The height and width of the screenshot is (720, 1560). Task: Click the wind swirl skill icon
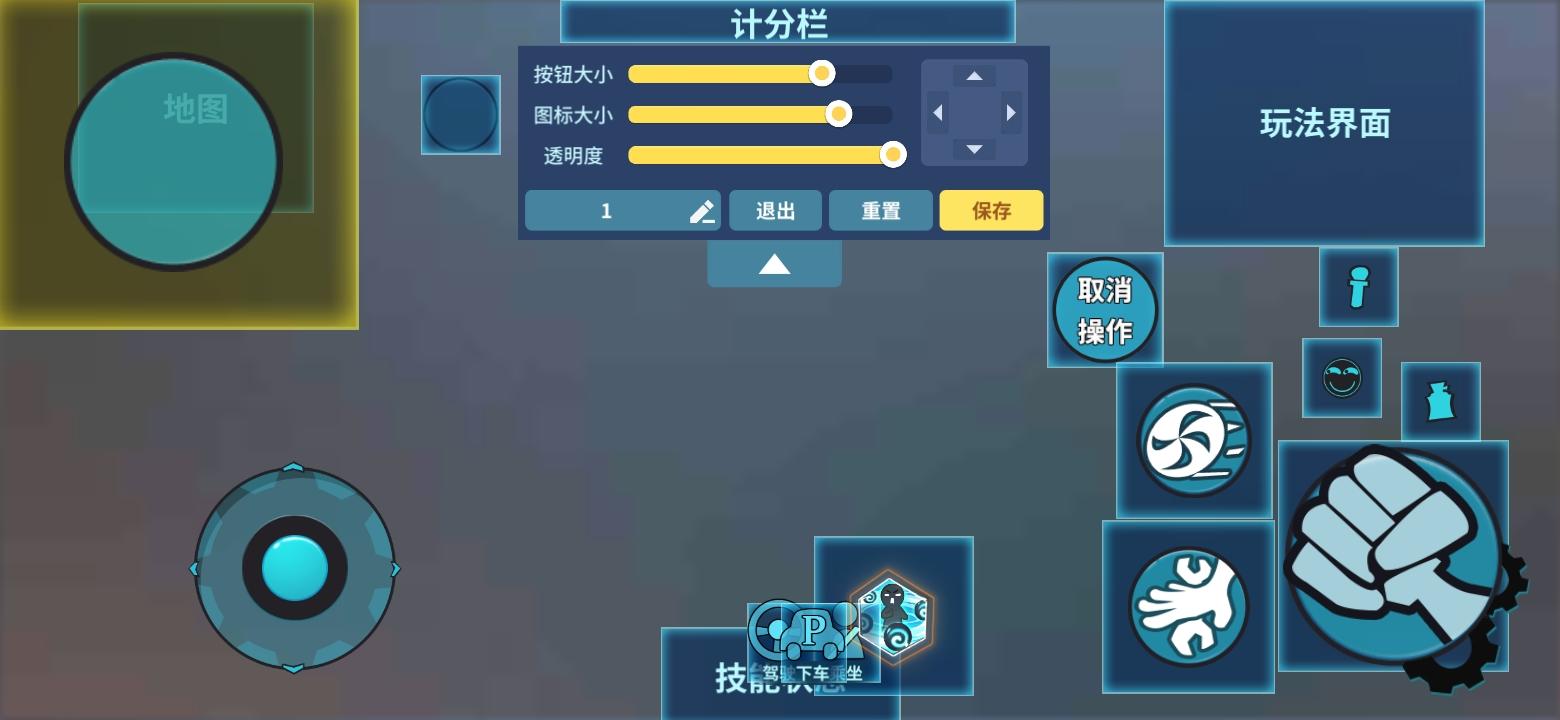point(1192,440)
